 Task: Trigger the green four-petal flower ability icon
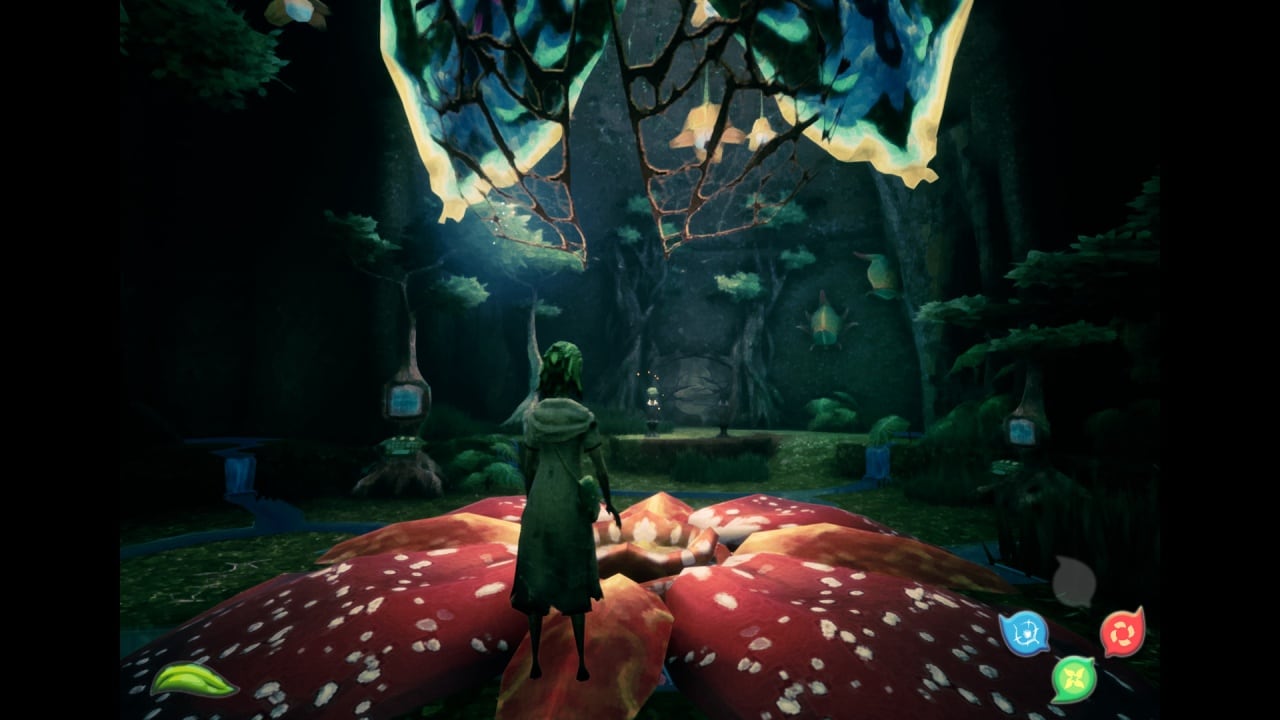coord(1073,679)
